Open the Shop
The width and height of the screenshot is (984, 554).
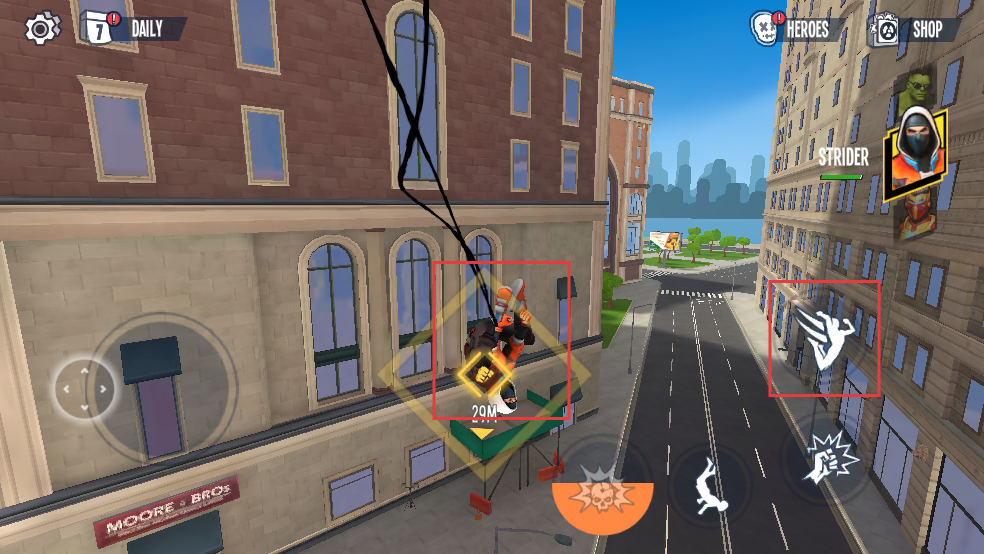point(914,29)
